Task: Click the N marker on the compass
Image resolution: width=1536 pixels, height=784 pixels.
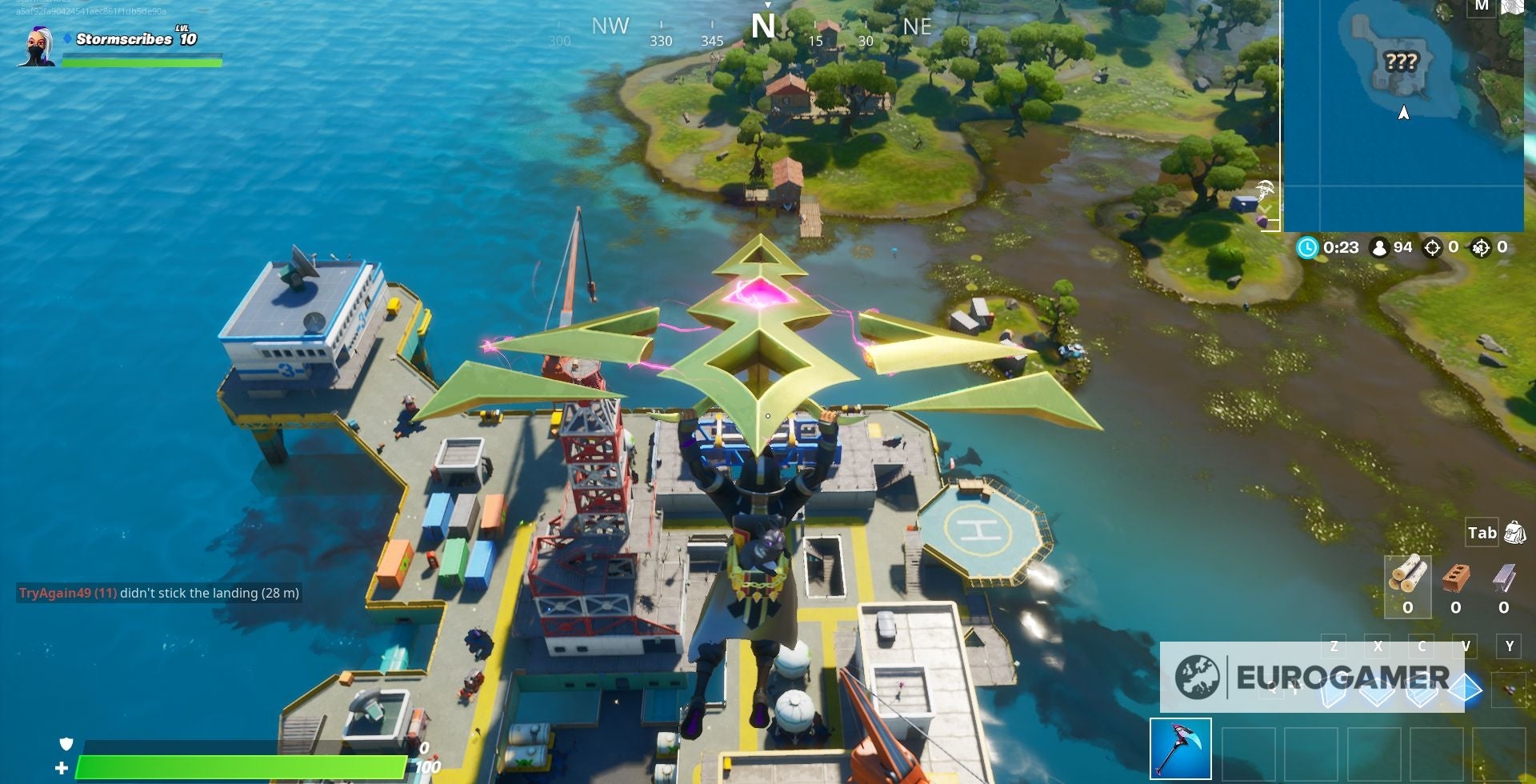Action: [x=764, y=26]
